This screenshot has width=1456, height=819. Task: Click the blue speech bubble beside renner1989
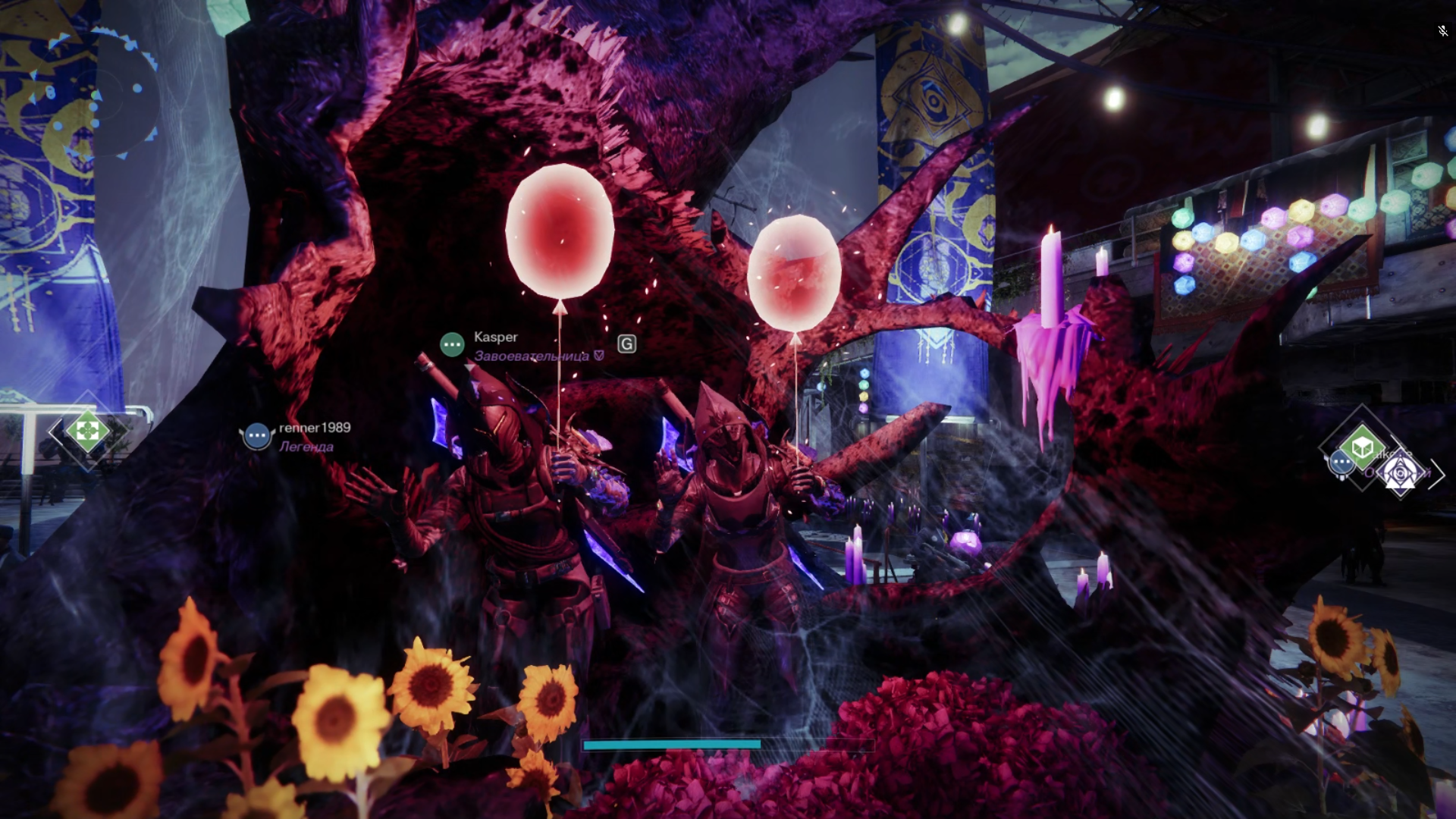pyautogui.click(x=257, y=436)
